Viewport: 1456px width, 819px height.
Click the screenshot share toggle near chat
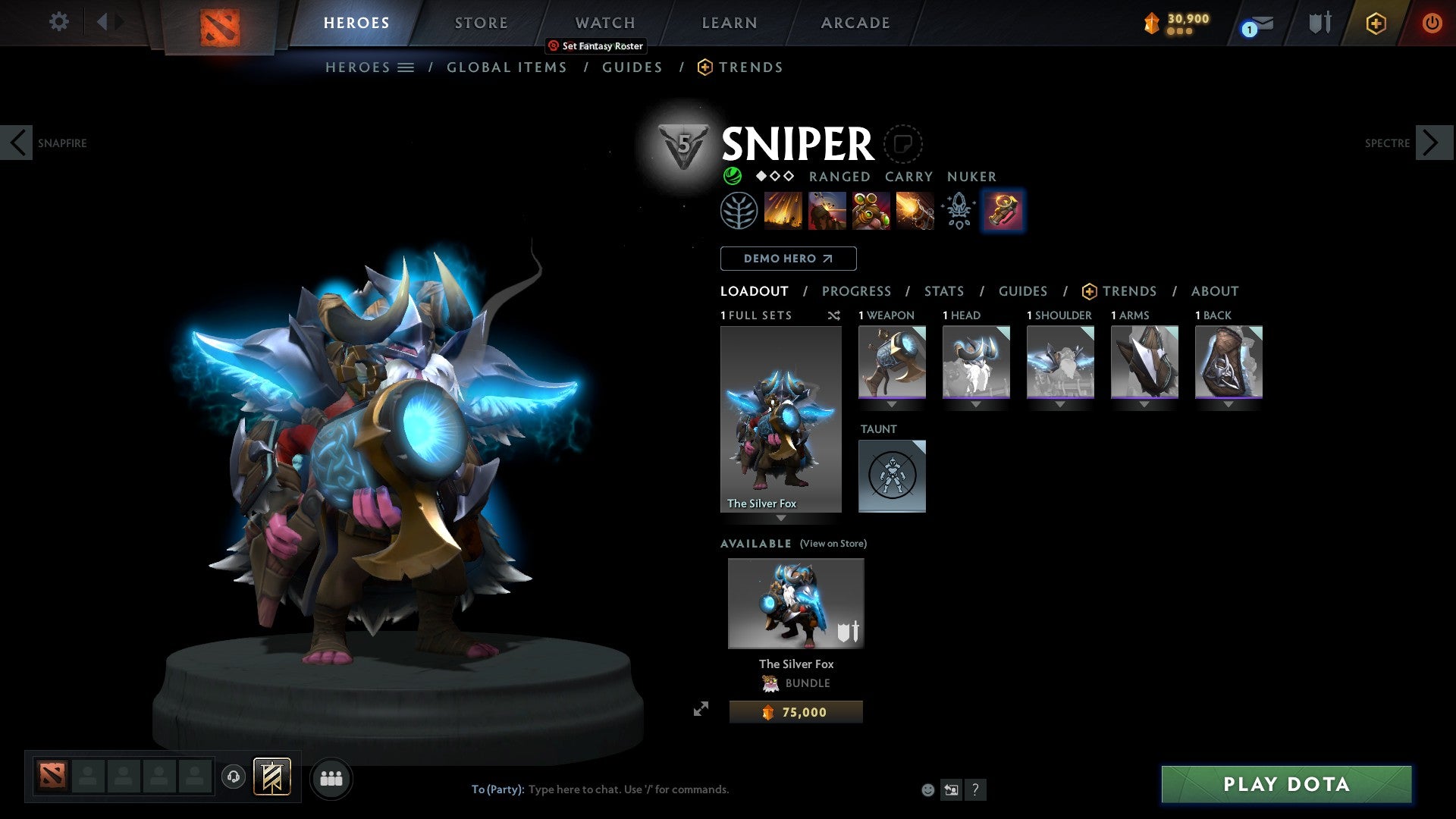(951, 789)
